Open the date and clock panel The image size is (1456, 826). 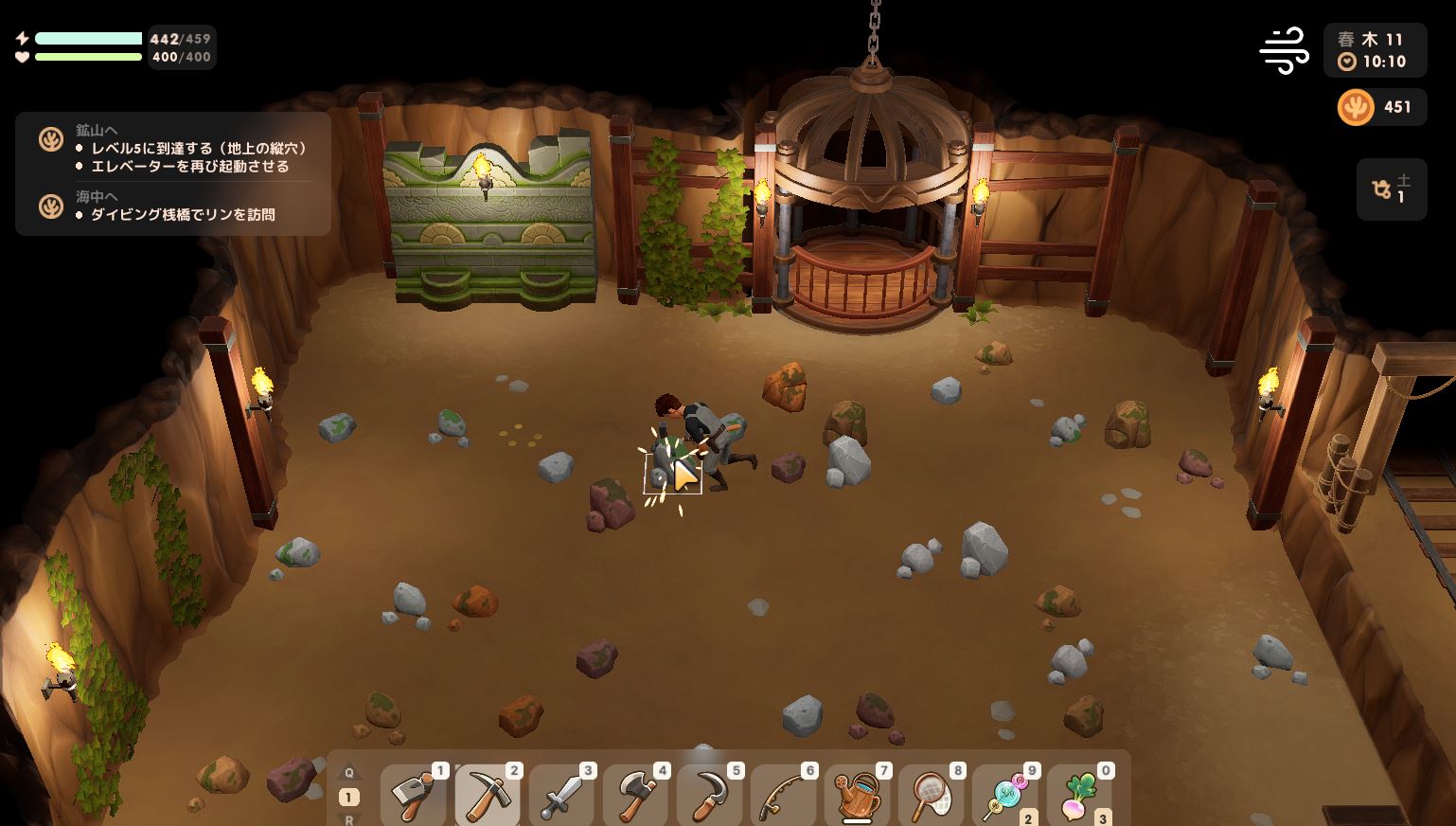[1374, 50]
